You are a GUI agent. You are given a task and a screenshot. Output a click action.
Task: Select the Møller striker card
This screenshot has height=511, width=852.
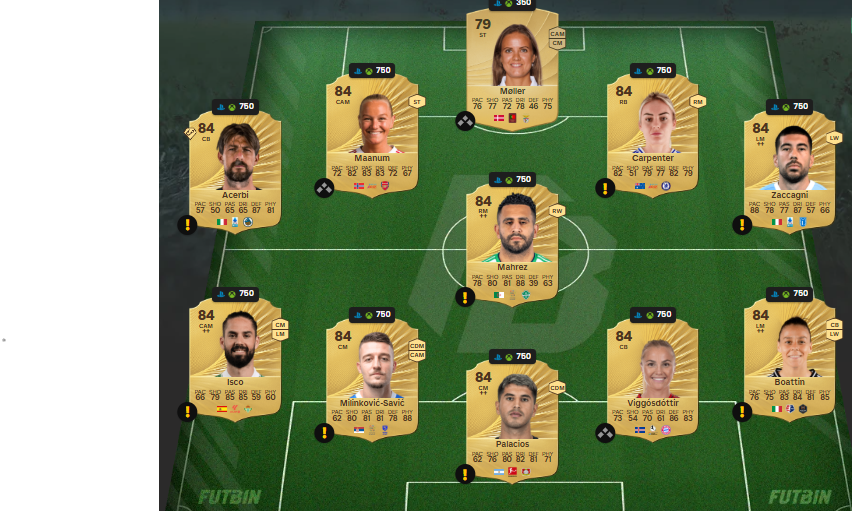[x=512, y=68]
